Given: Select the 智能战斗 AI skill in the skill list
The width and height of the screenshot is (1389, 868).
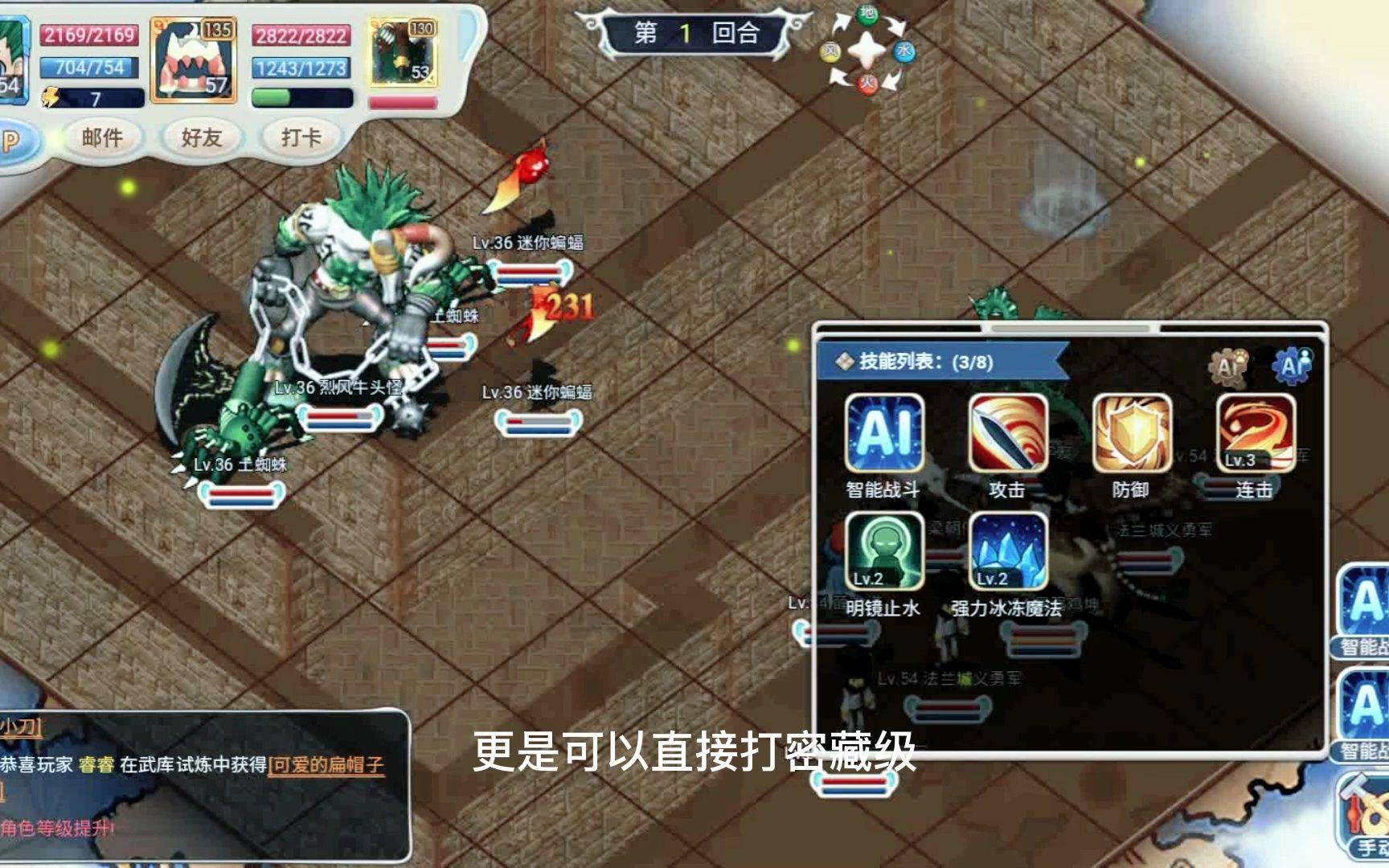Looking at the screenshot, I should 883,433.
